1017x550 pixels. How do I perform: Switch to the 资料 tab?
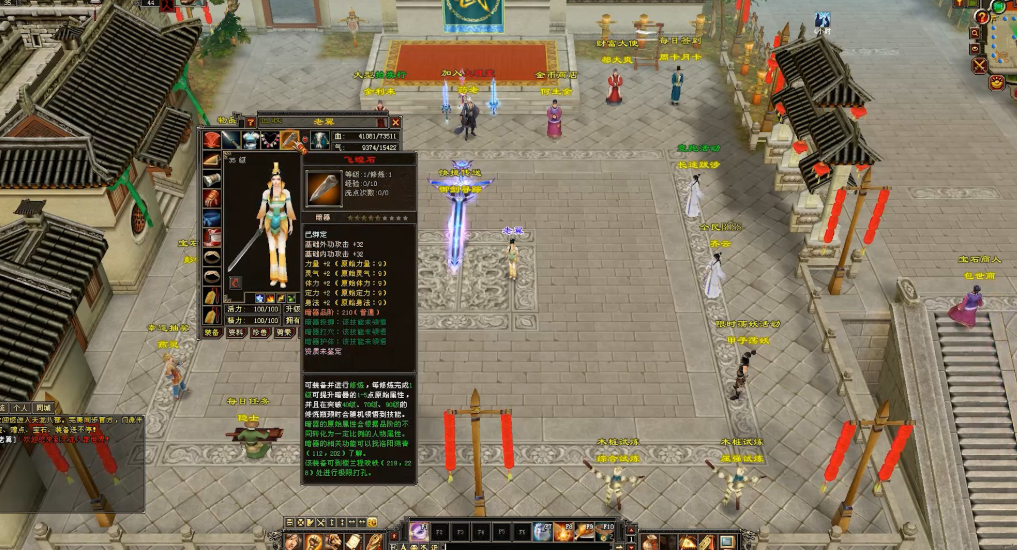236,332
